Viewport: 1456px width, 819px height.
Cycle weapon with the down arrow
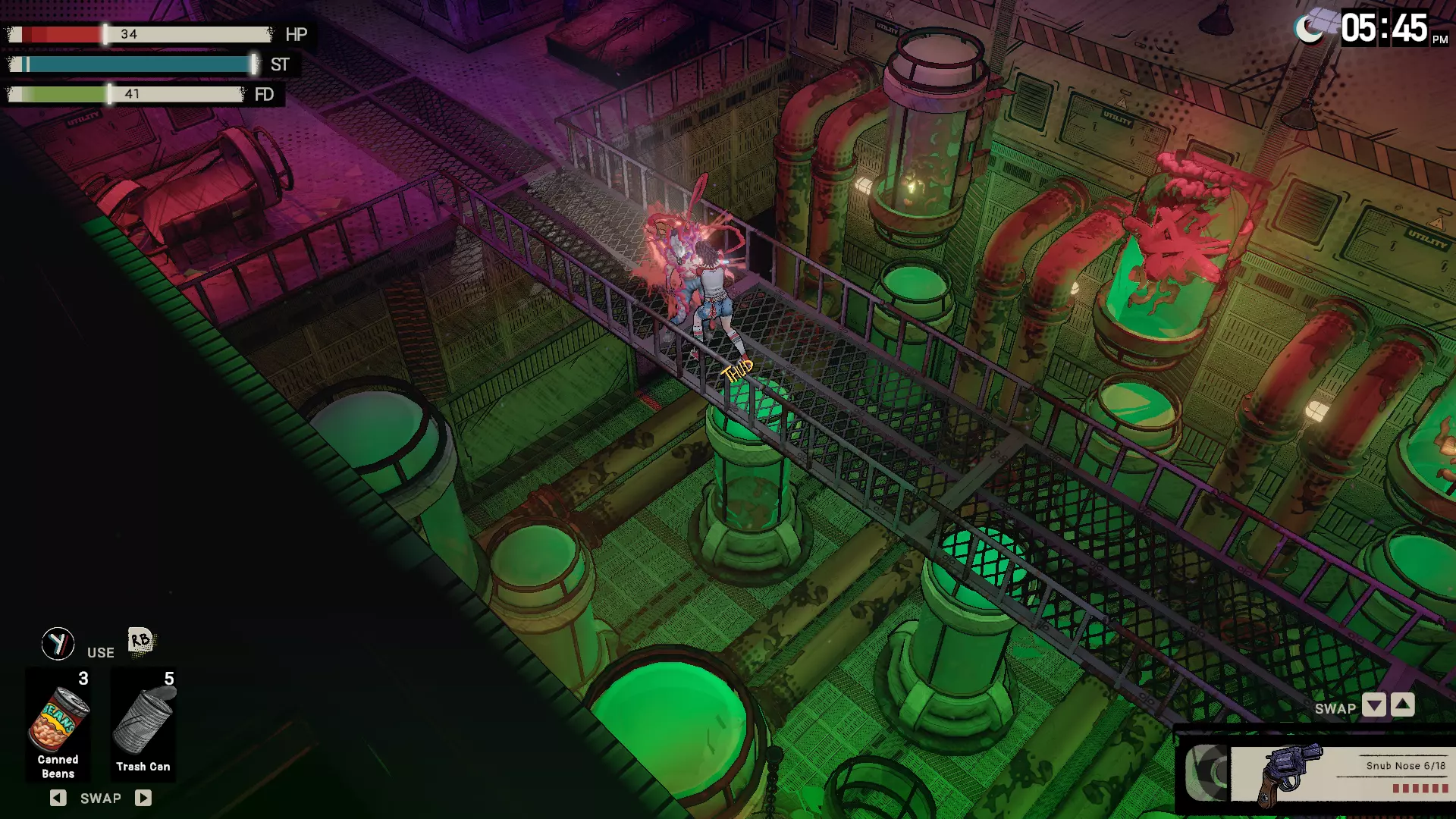click(x=1373, y=706)
